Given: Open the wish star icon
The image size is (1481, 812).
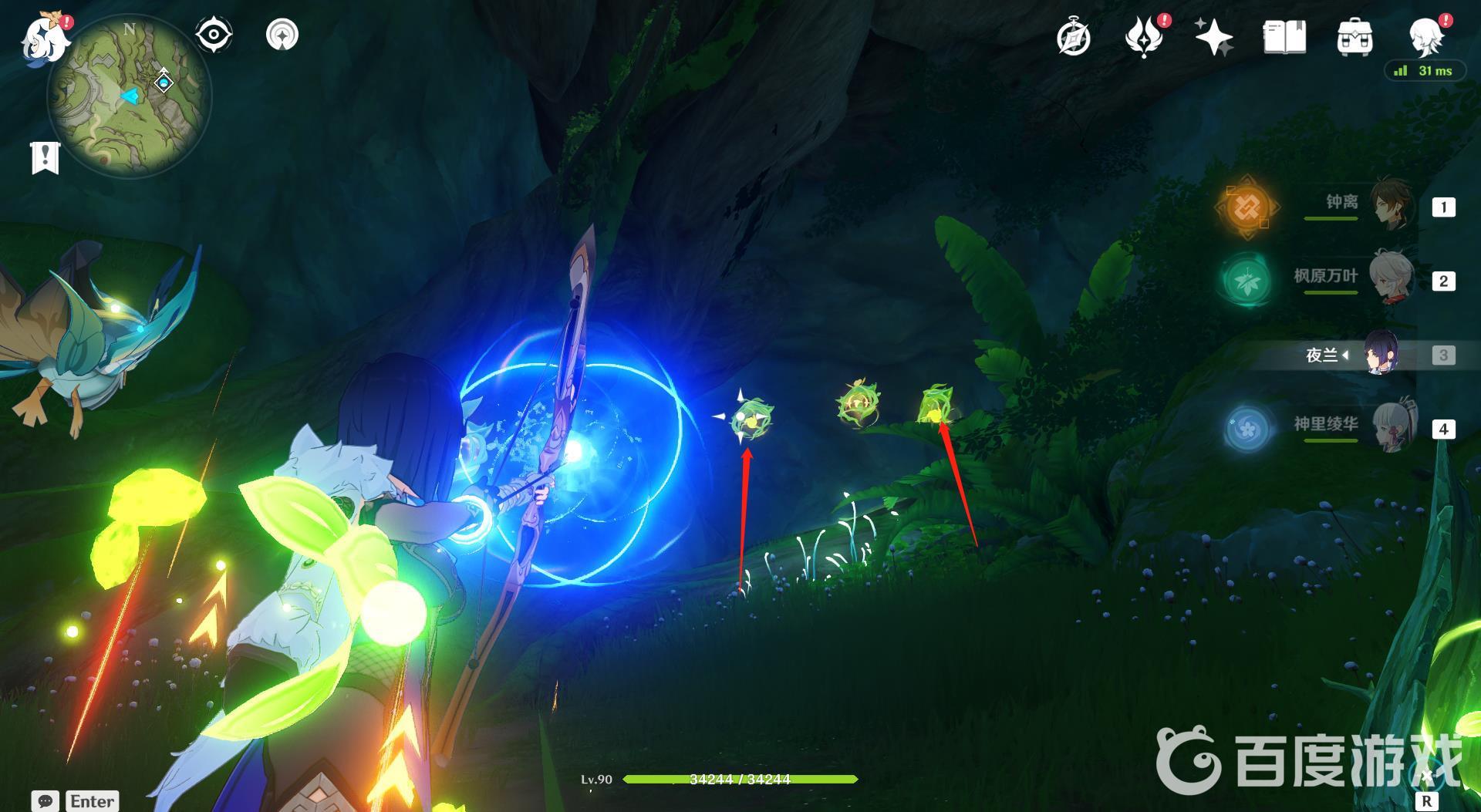Looking at the screenshot, I should click(x=1213, y=37).
